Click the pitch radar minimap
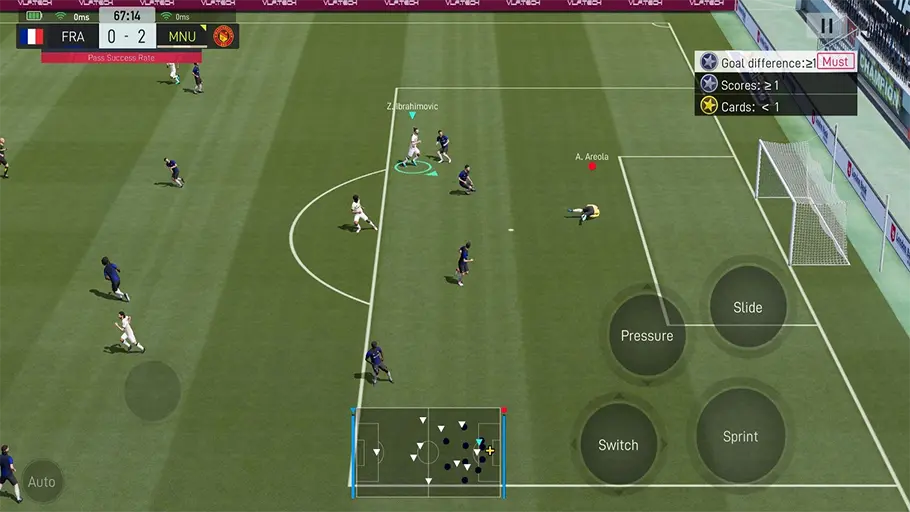The height and width of the screenshot is (512, 910). pos(428,451)
